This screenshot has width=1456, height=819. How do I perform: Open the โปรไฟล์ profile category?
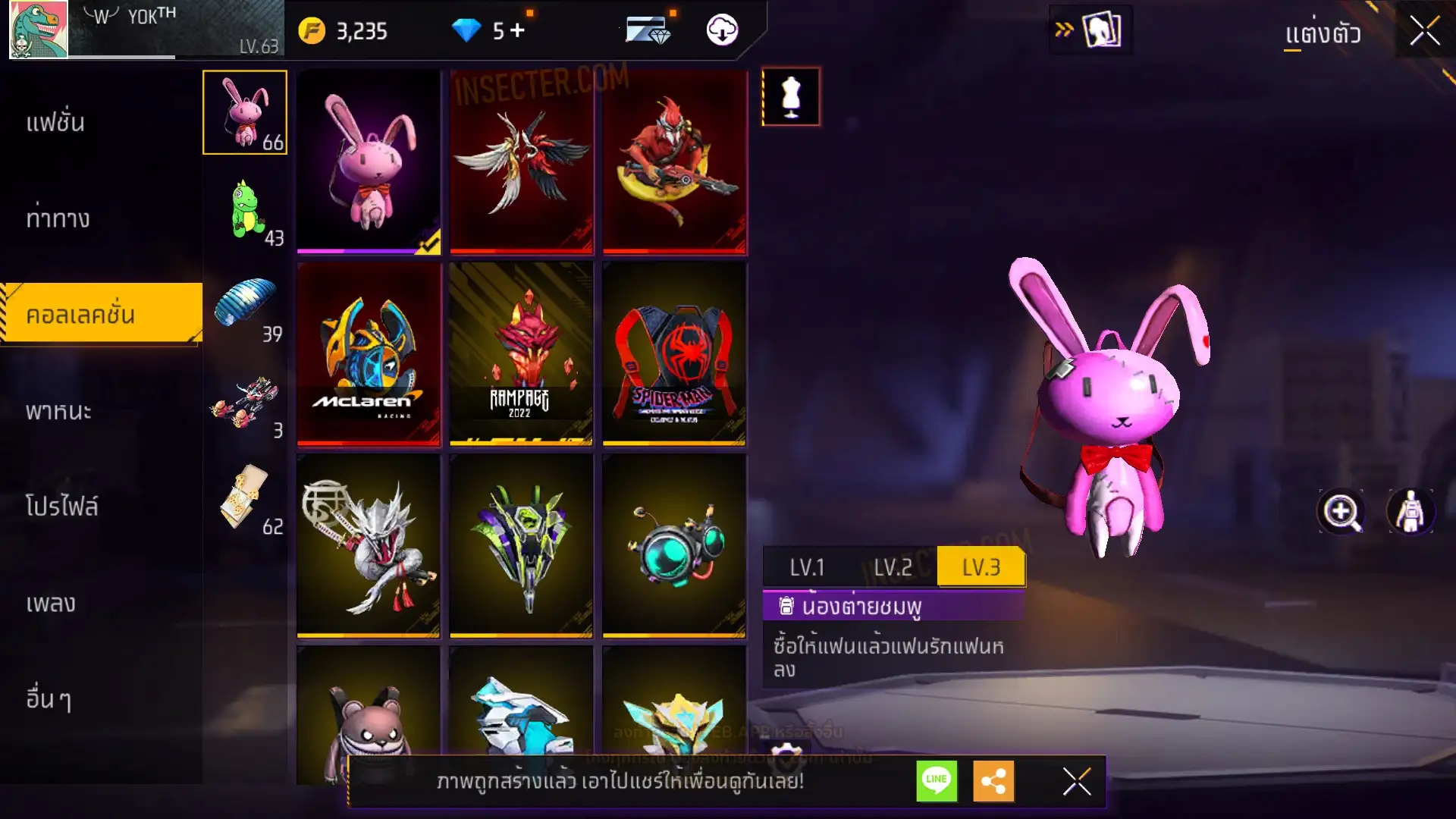[61, 507]
